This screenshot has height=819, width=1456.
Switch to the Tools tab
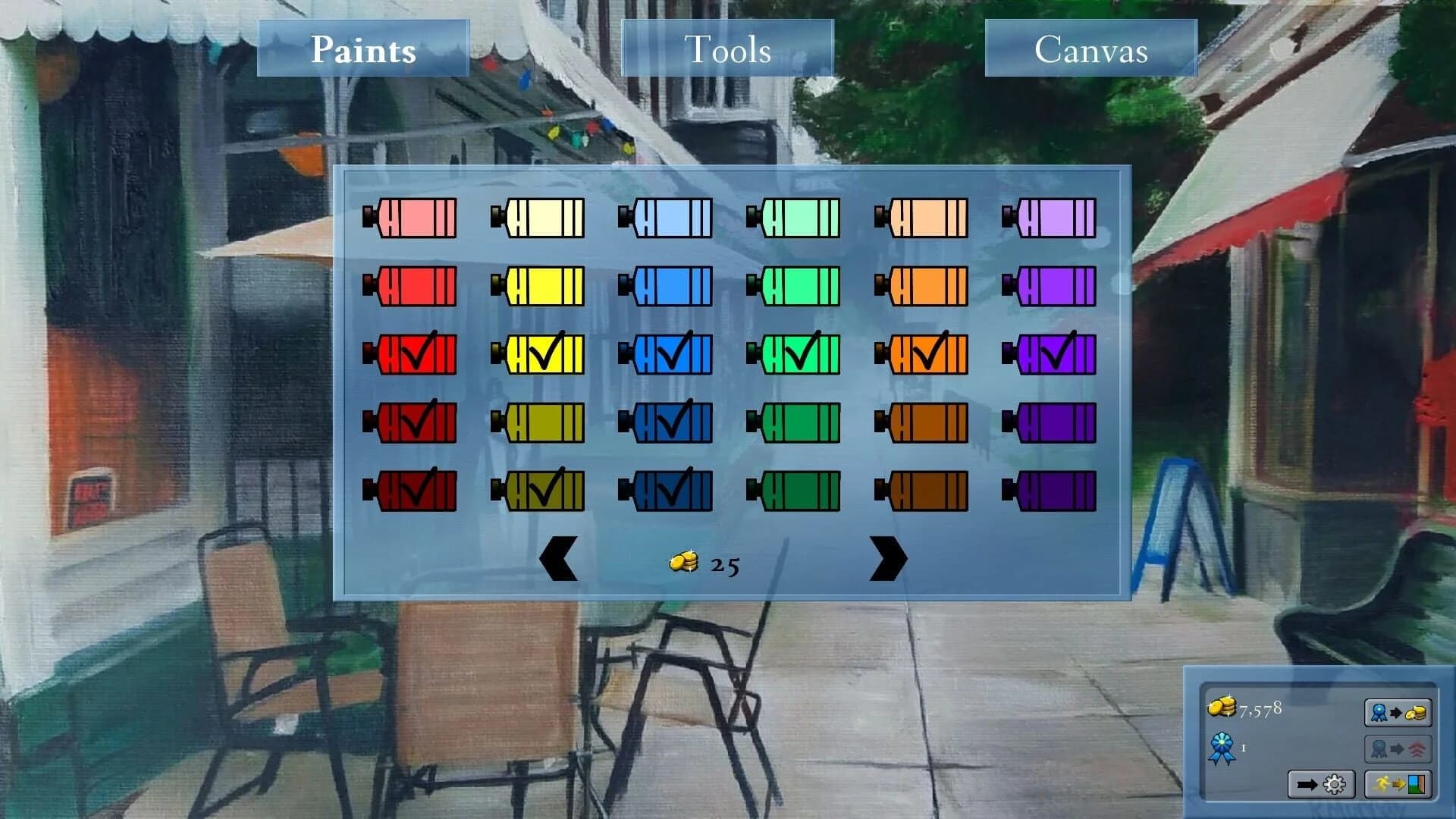pos(726,49)
